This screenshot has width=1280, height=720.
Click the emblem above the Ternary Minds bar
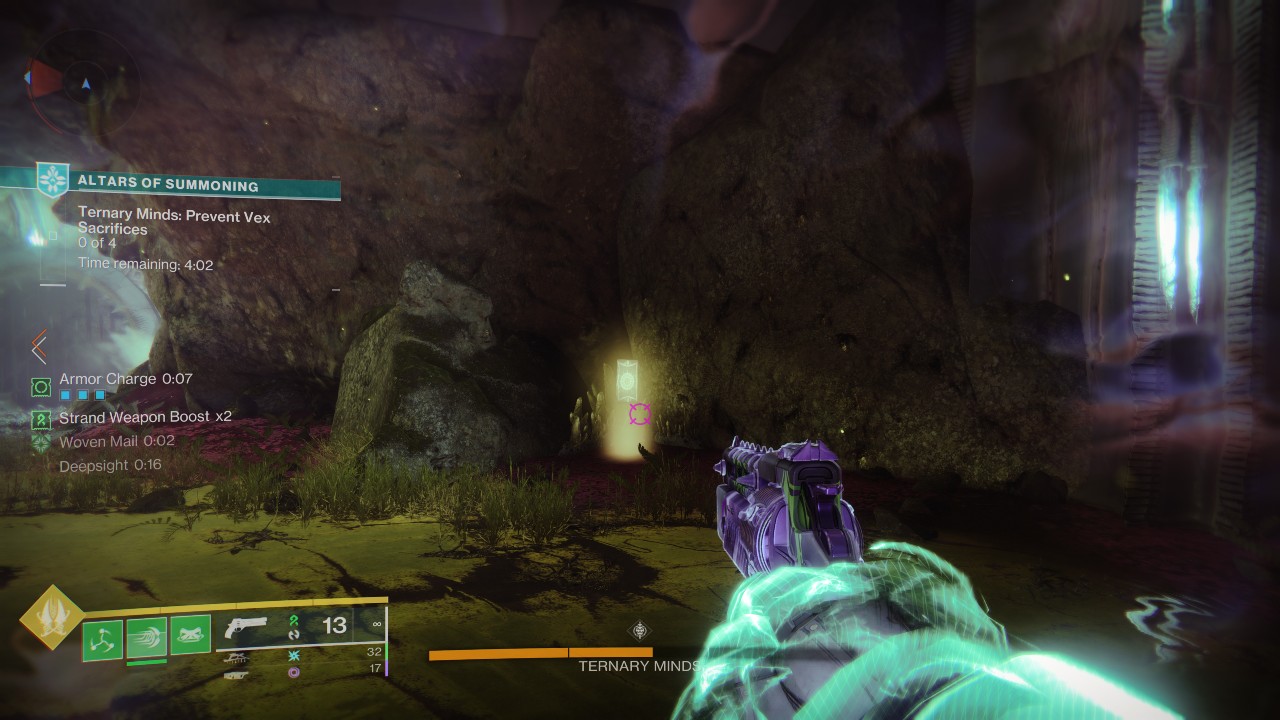point(640,630)
